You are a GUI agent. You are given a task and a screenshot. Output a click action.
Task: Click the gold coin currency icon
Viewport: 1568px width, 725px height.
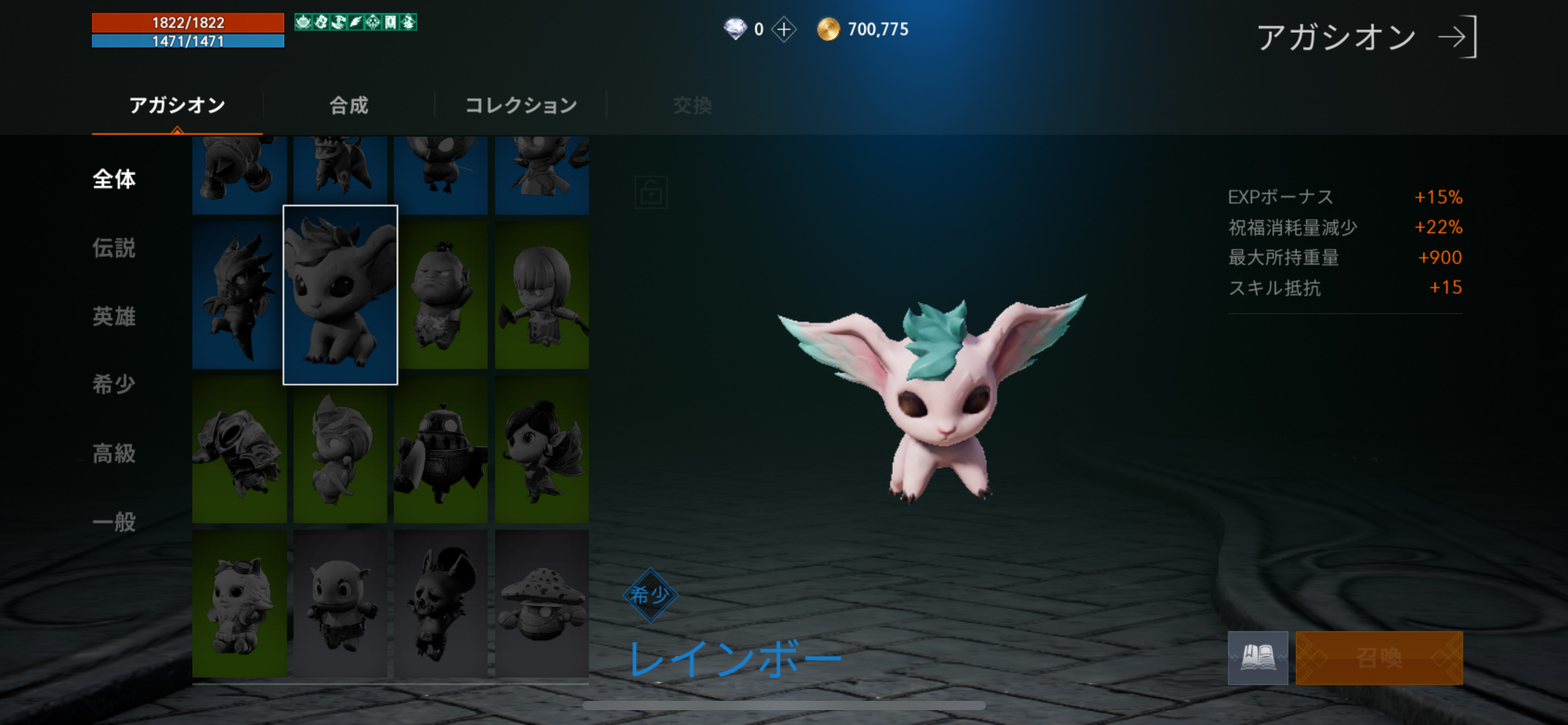(x=828, y=29)
